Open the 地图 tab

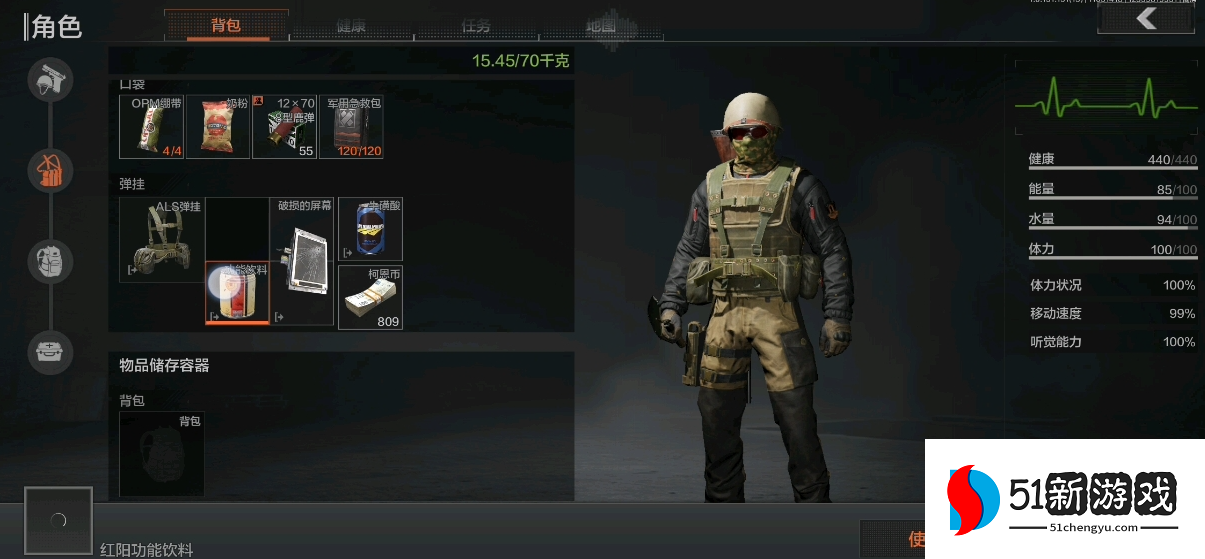tap(601, 26)
